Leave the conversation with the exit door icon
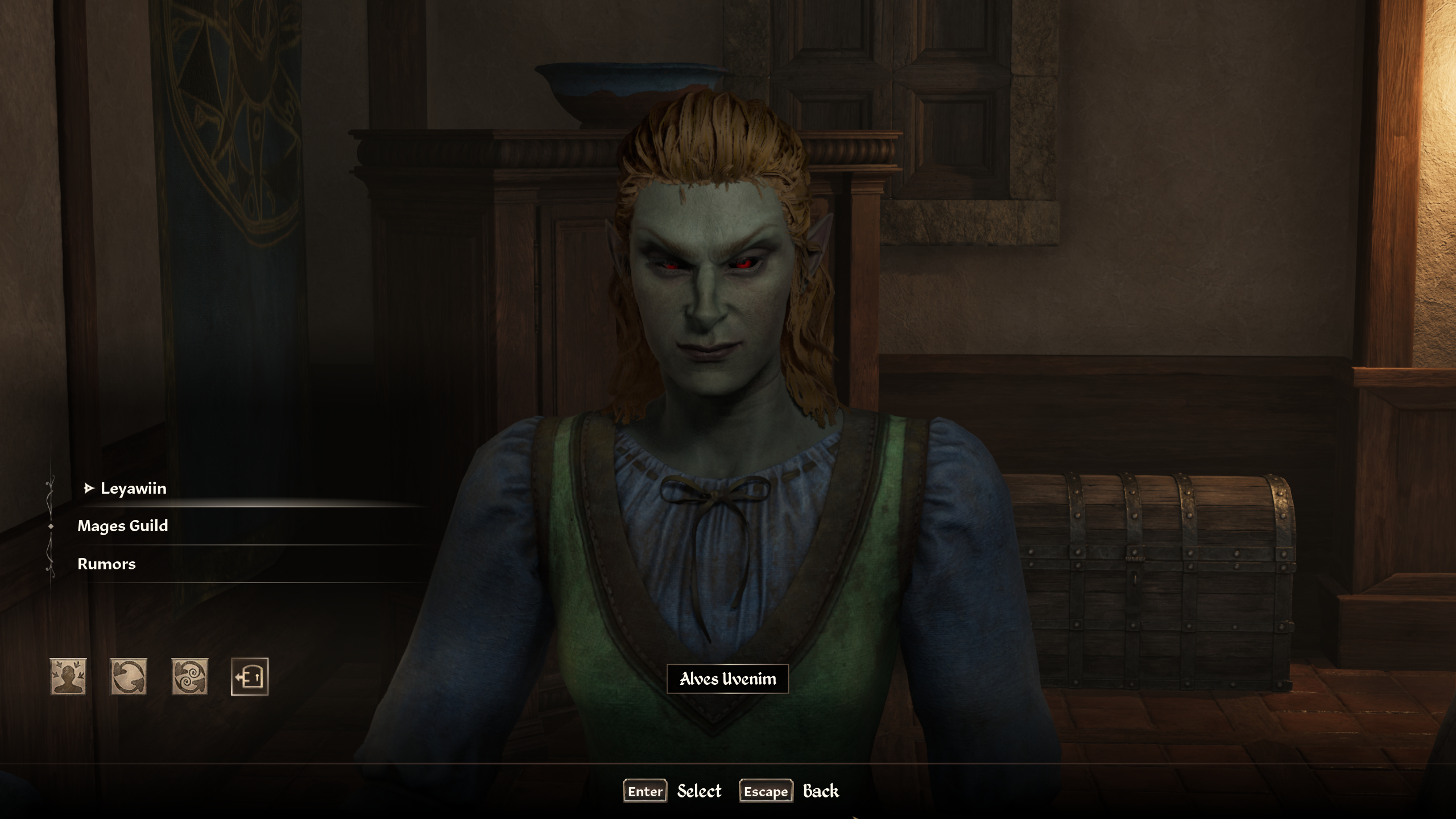 click(x=250, y=677)
